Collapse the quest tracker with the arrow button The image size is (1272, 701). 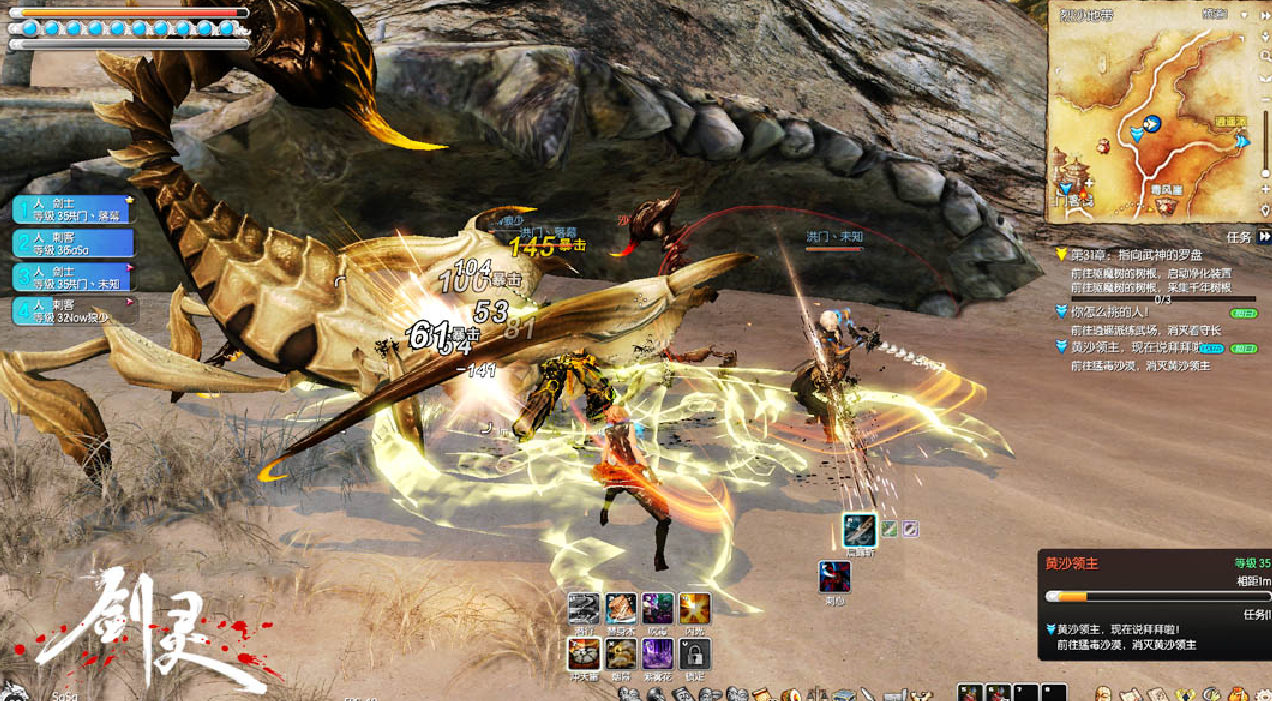click(1265, 237)
